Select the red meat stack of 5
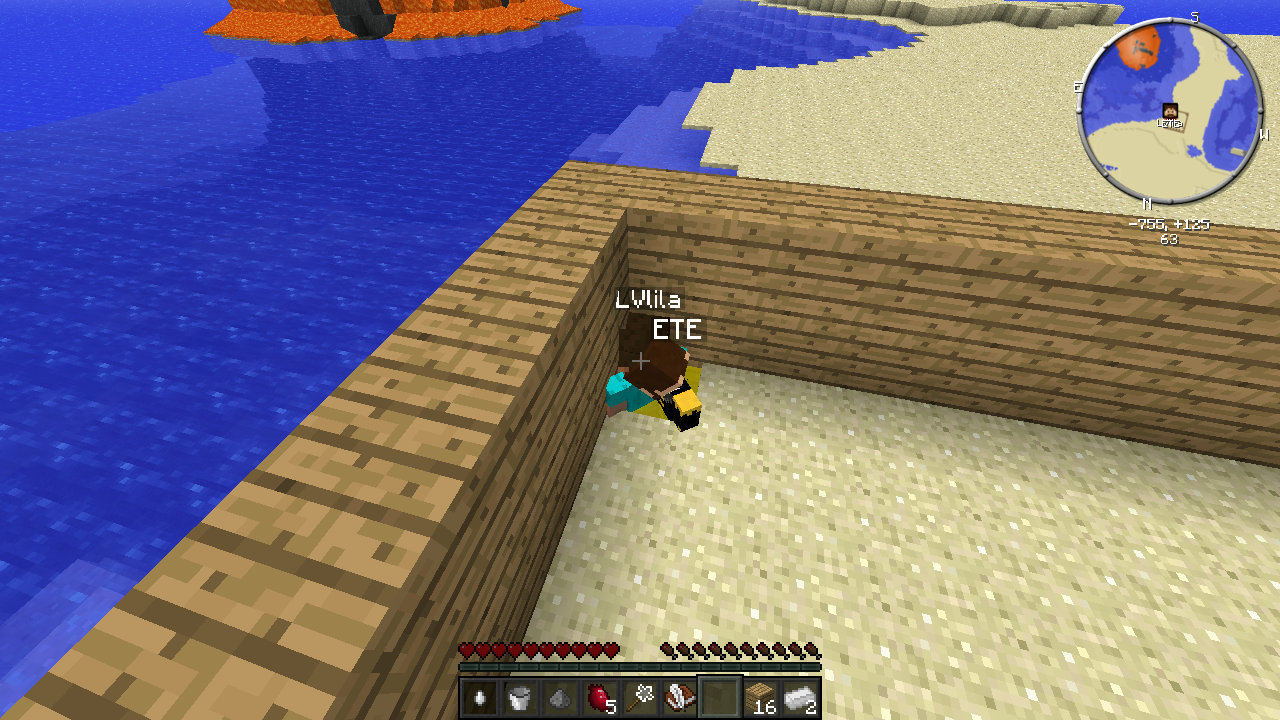The height and width of the screenshot is (720, 1280). tap(599, 697)
